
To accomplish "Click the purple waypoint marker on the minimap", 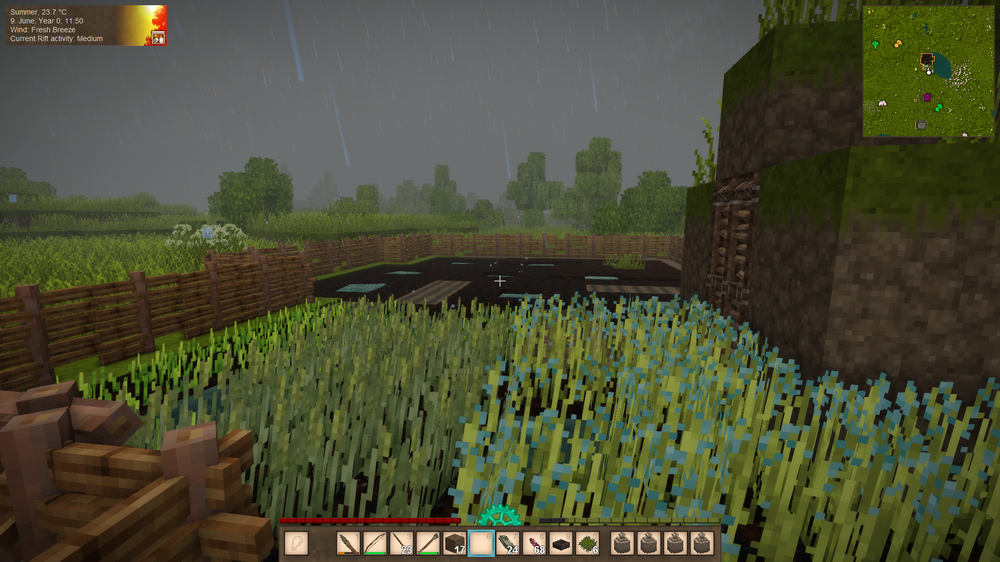I will [x=927, y=97].
